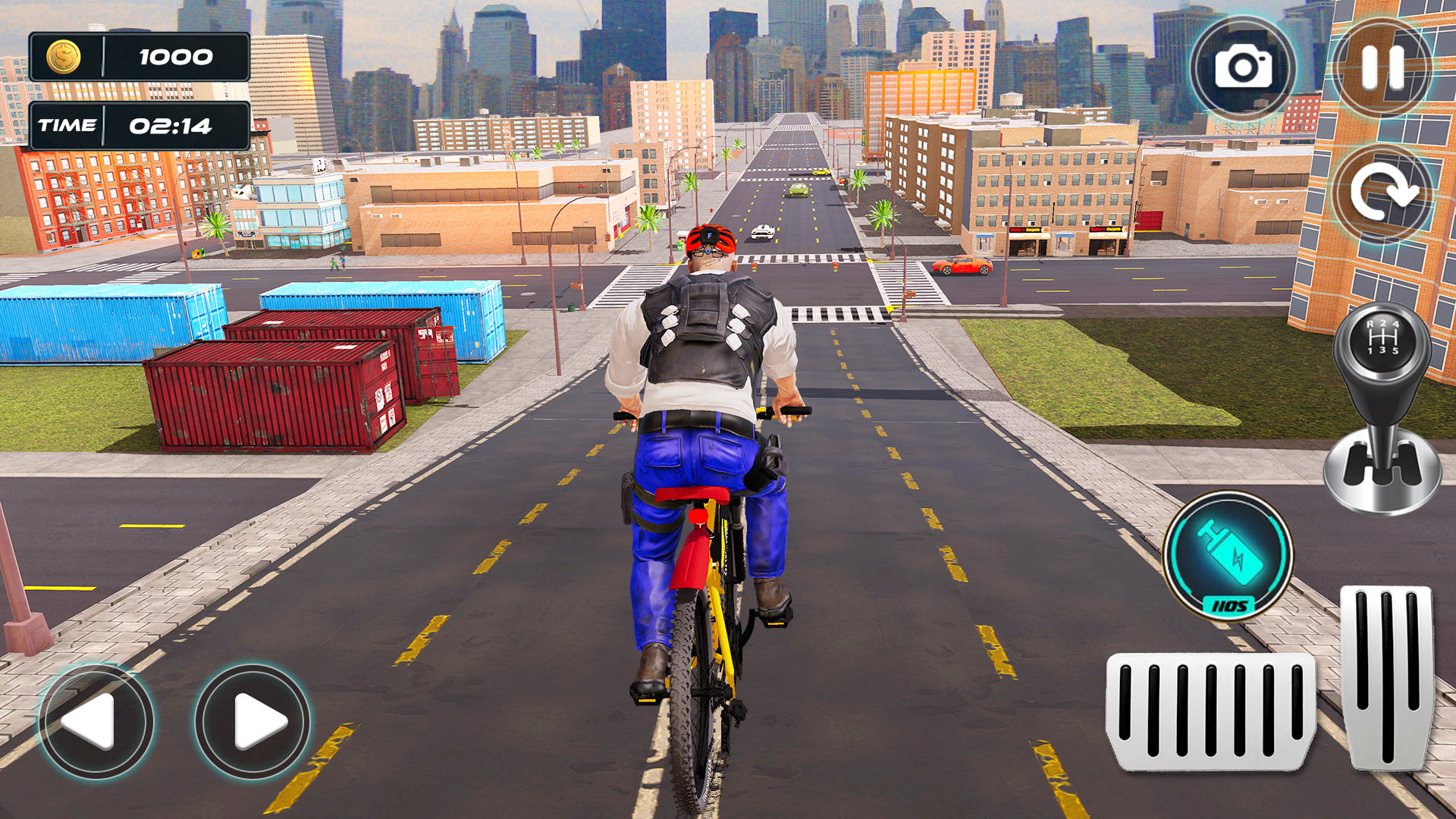Tap the TIME label panel

tap(70, 125)
